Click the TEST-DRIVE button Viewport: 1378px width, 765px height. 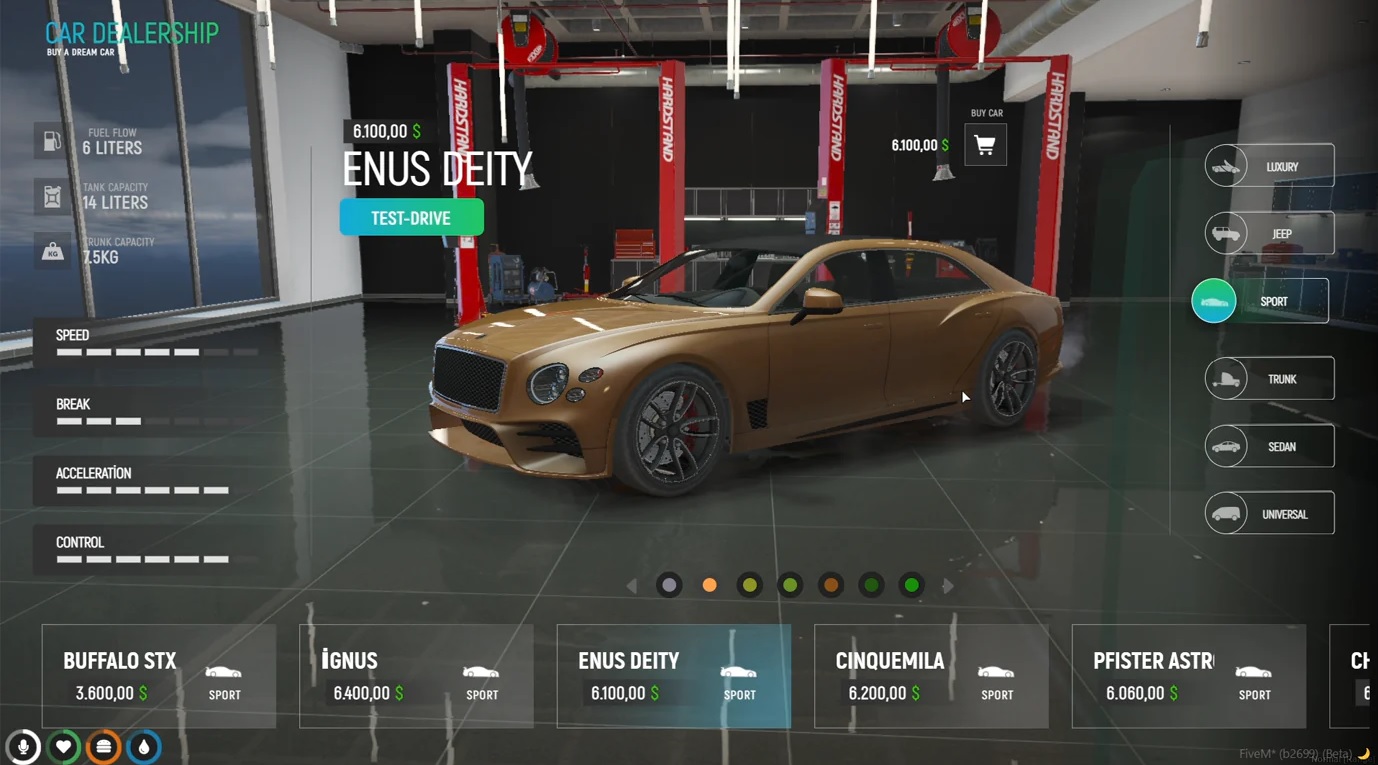click(411, 216)
